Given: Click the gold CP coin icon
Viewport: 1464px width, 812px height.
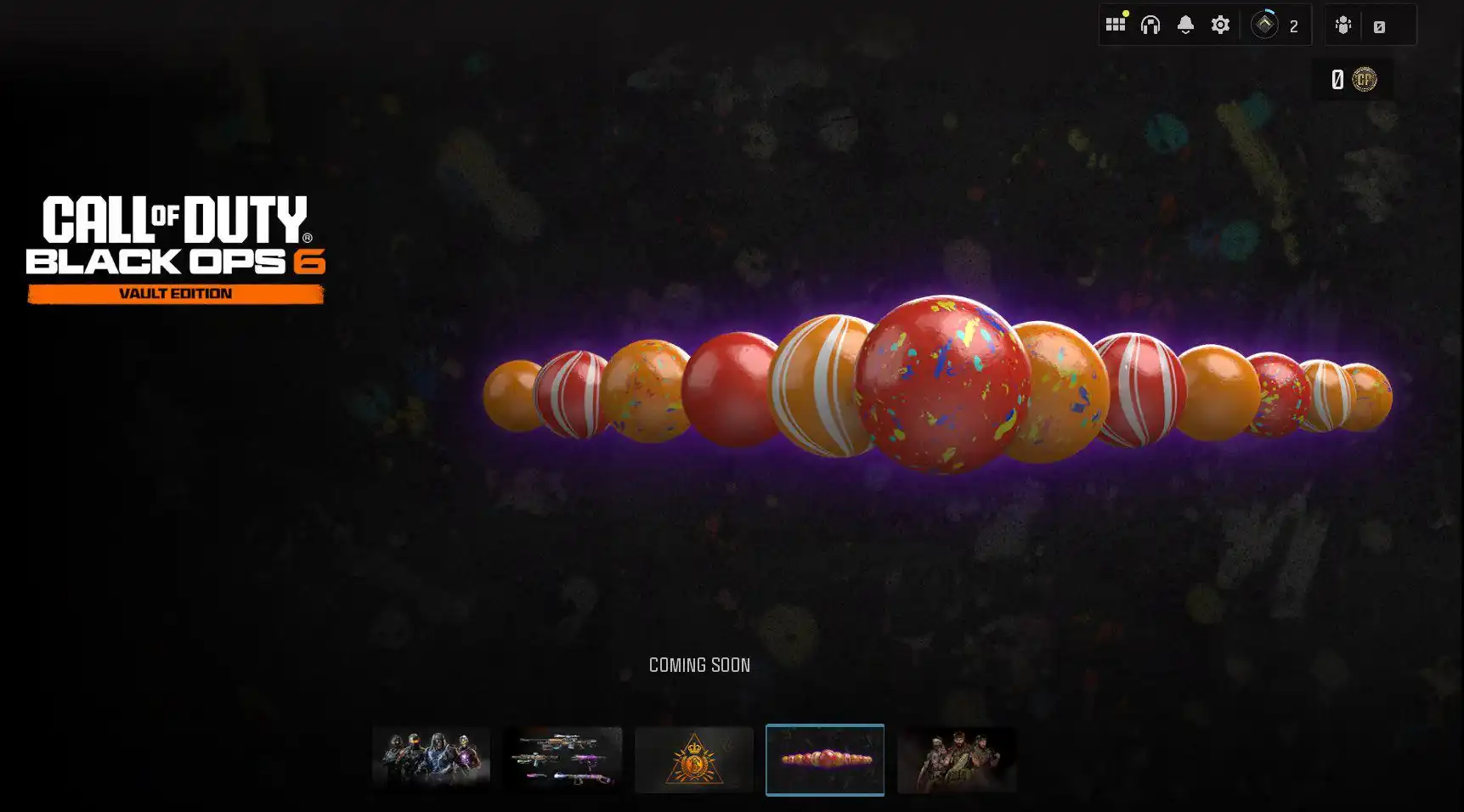Looking at the screenshot, I should tap(1366, 79).
